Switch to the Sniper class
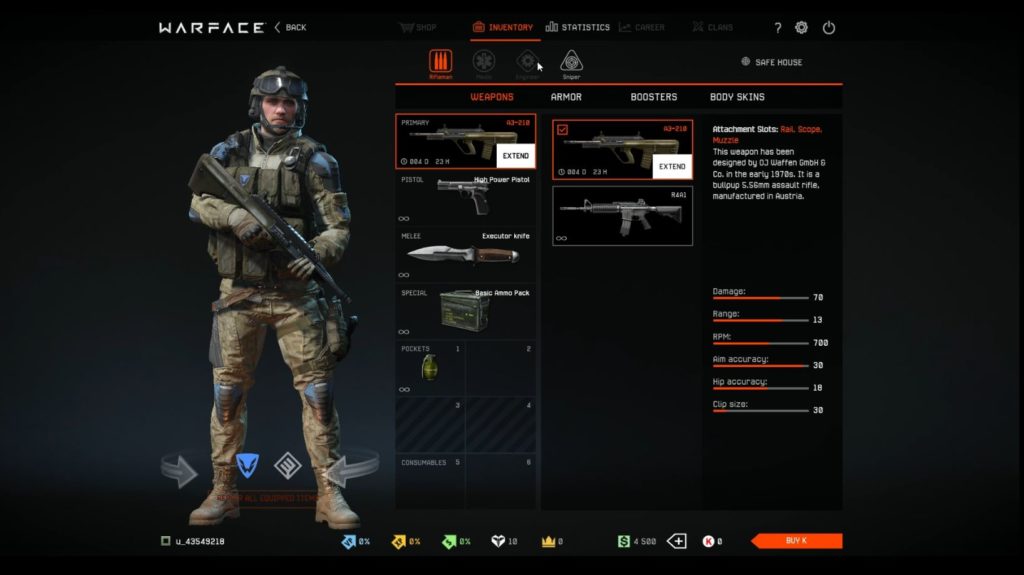This screenshot has height=575, width=1024. (x=571, y=63)
